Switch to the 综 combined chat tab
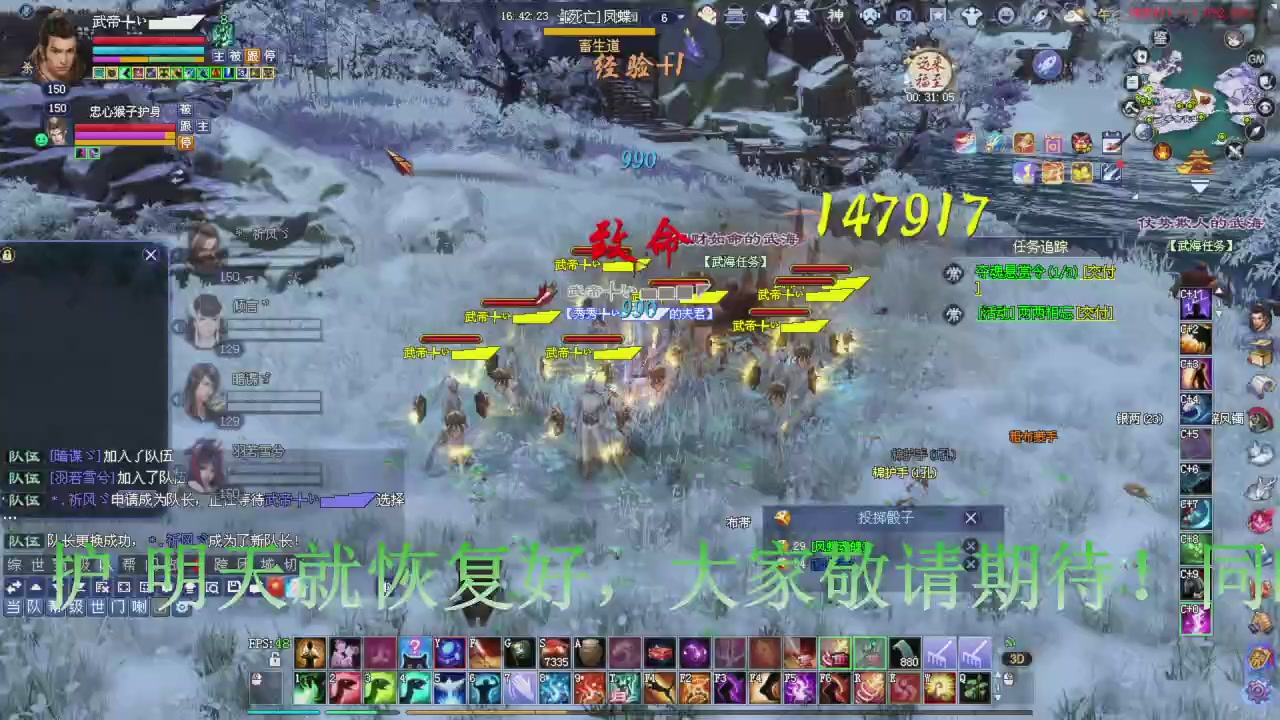The width and height of the screenshot is (1280, 720). tap(12, 566)
